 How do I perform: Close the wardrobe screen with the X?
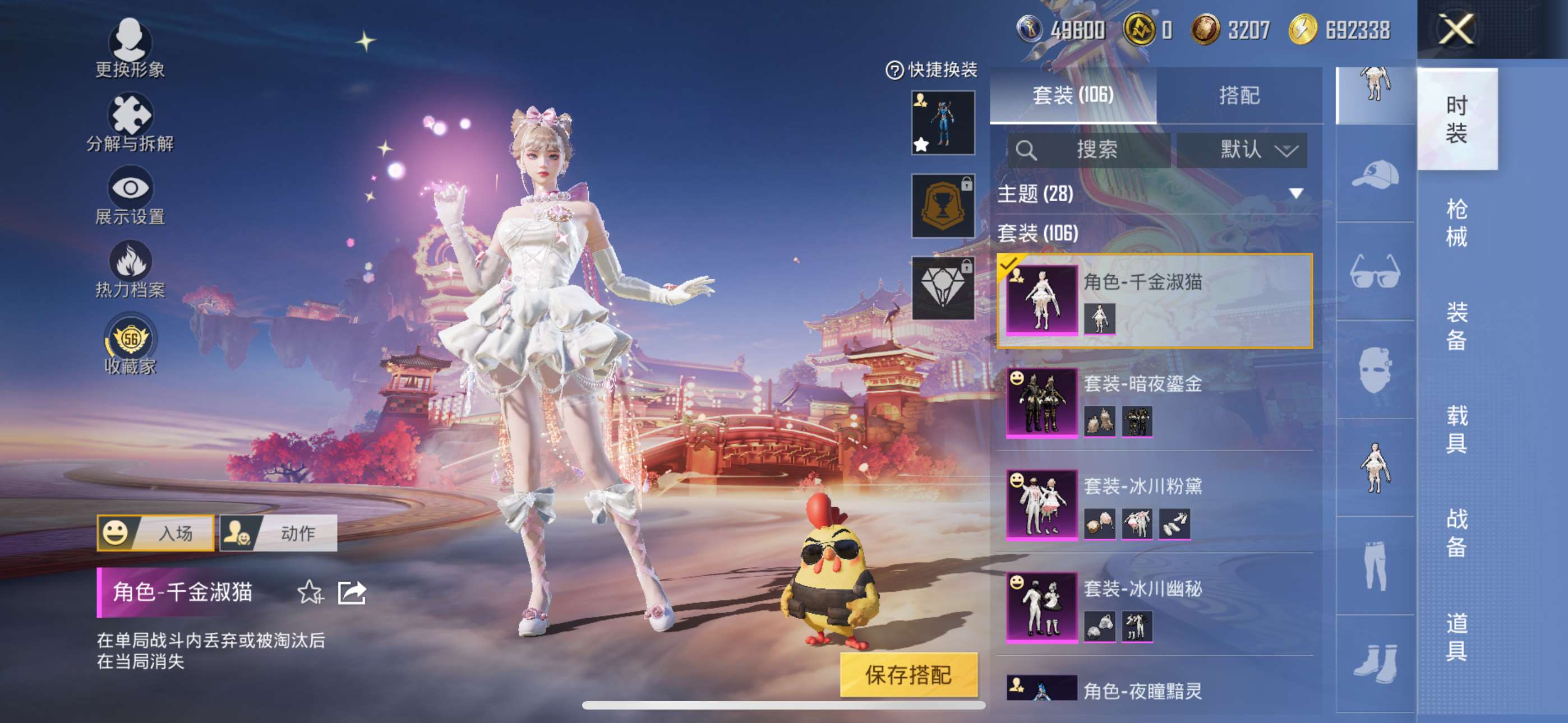tap(1455, 29)
